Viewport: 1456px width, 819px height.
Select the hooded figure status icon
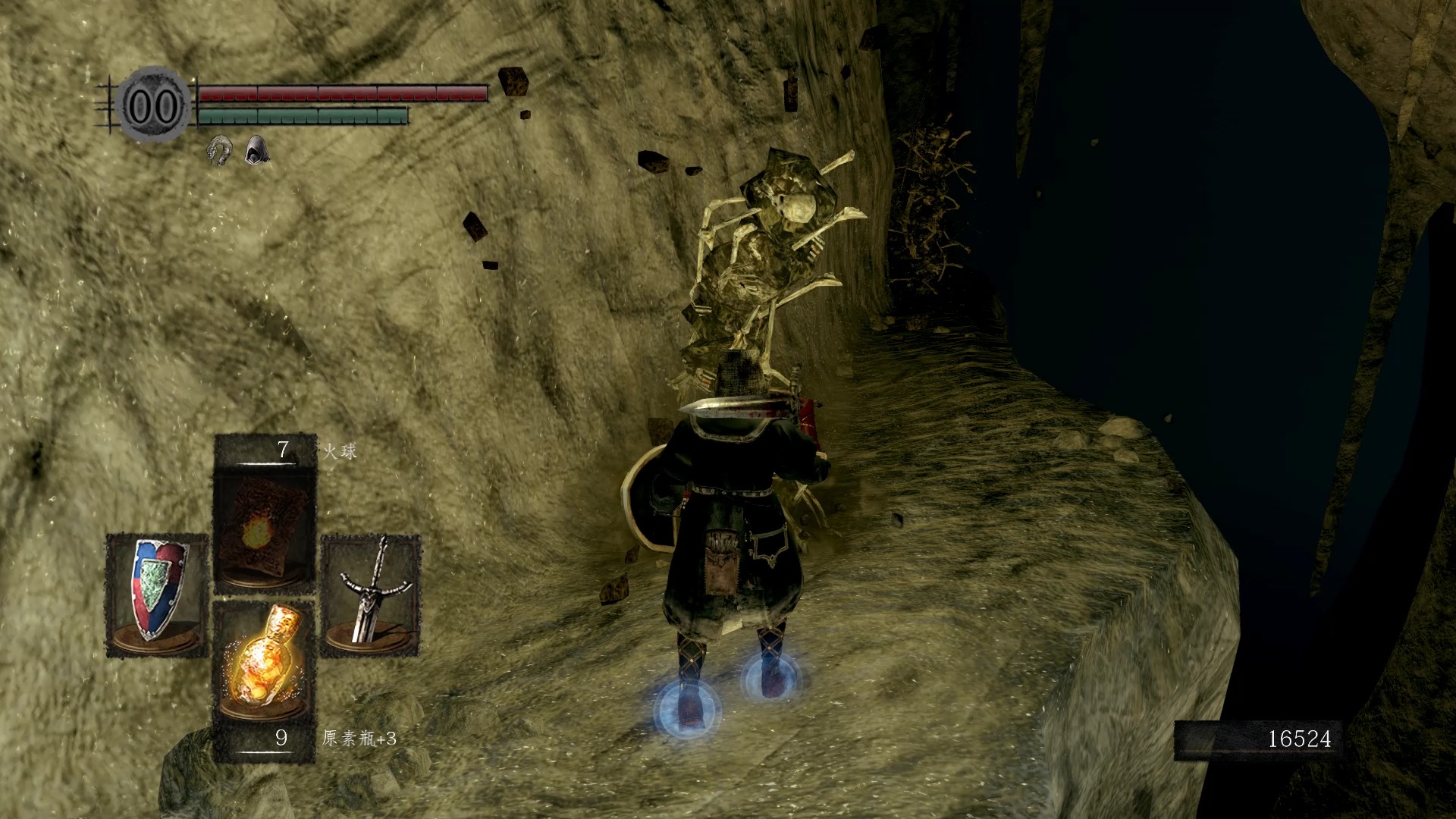(x=256, y=149)
